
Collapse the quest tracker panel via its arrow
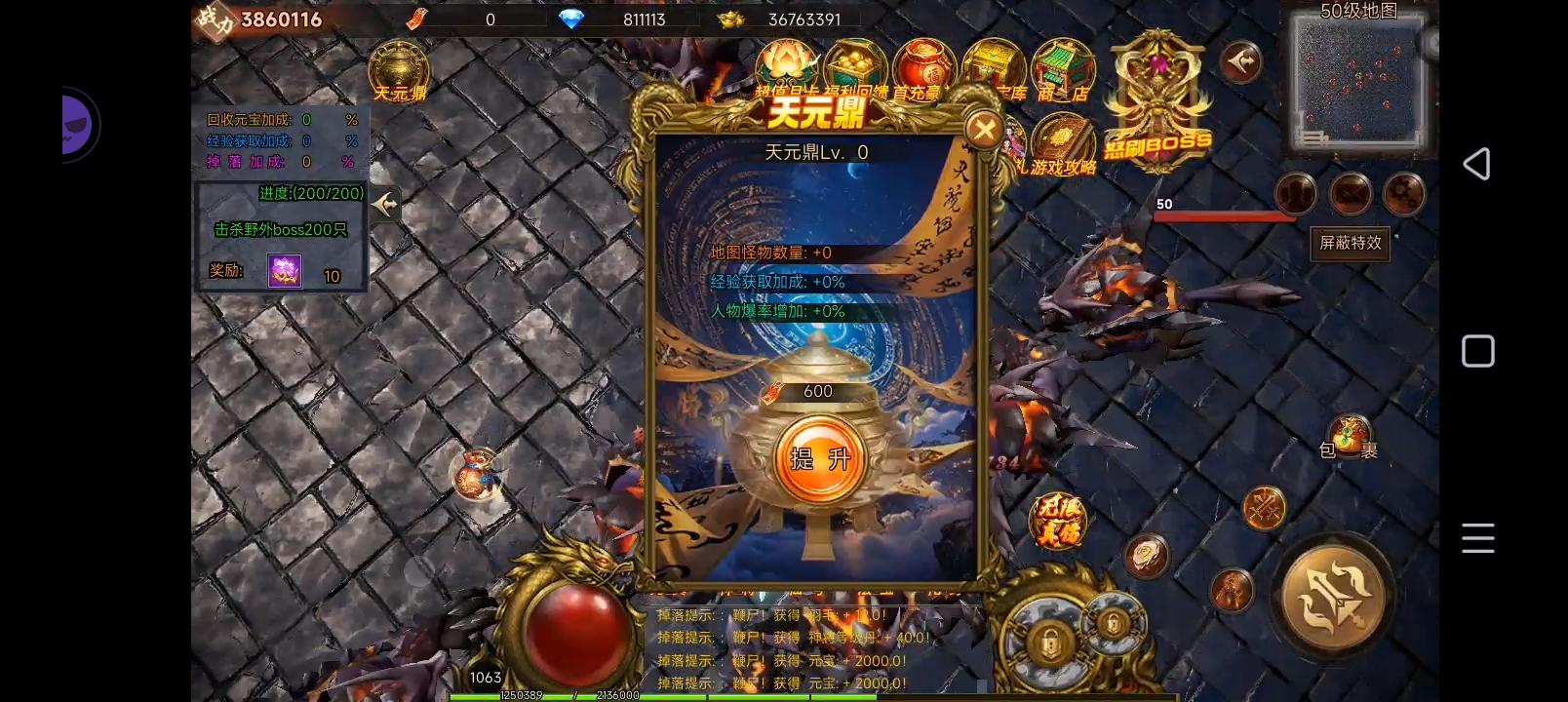point(384,205)
